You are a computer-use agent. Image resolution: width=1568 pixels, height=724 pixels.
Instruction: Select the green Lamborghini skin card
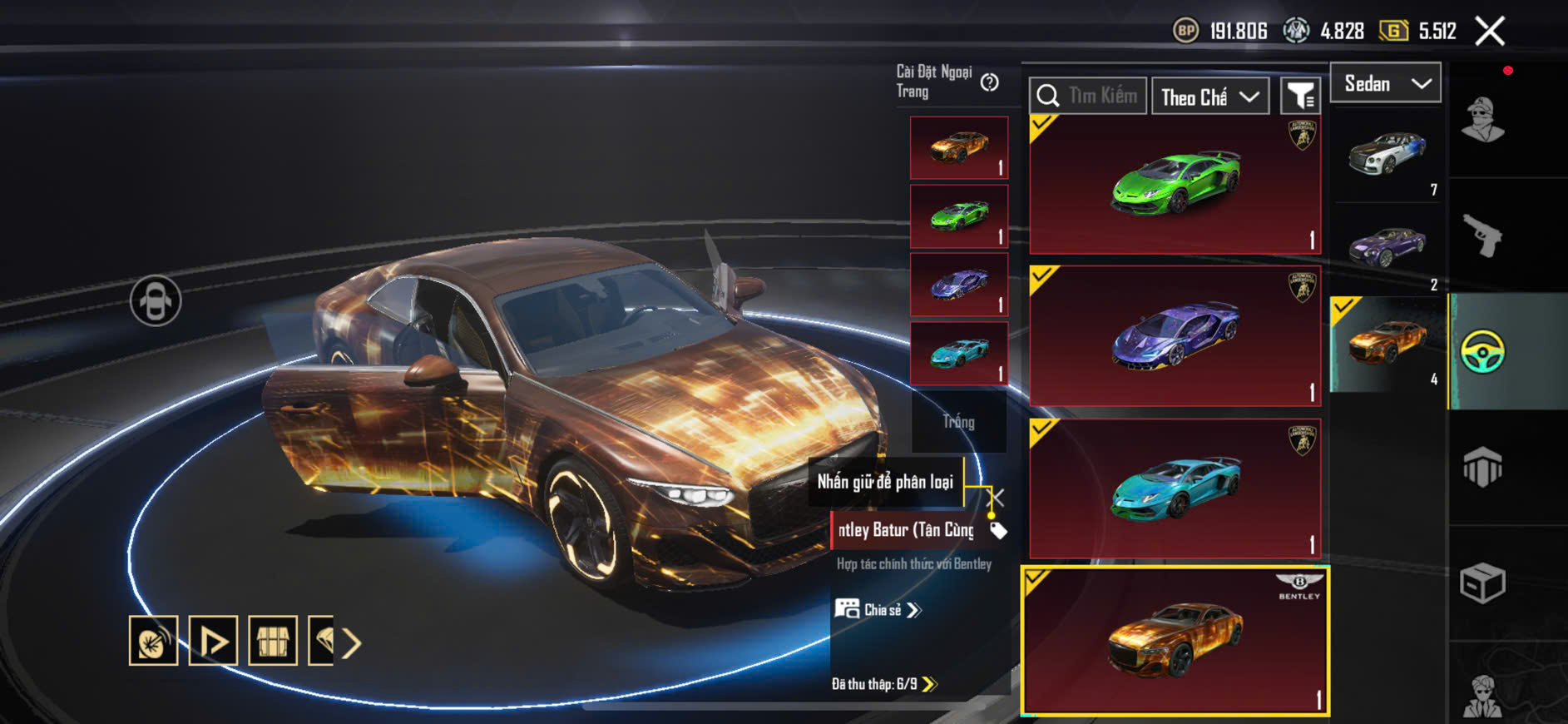[x=1175, y=185]
